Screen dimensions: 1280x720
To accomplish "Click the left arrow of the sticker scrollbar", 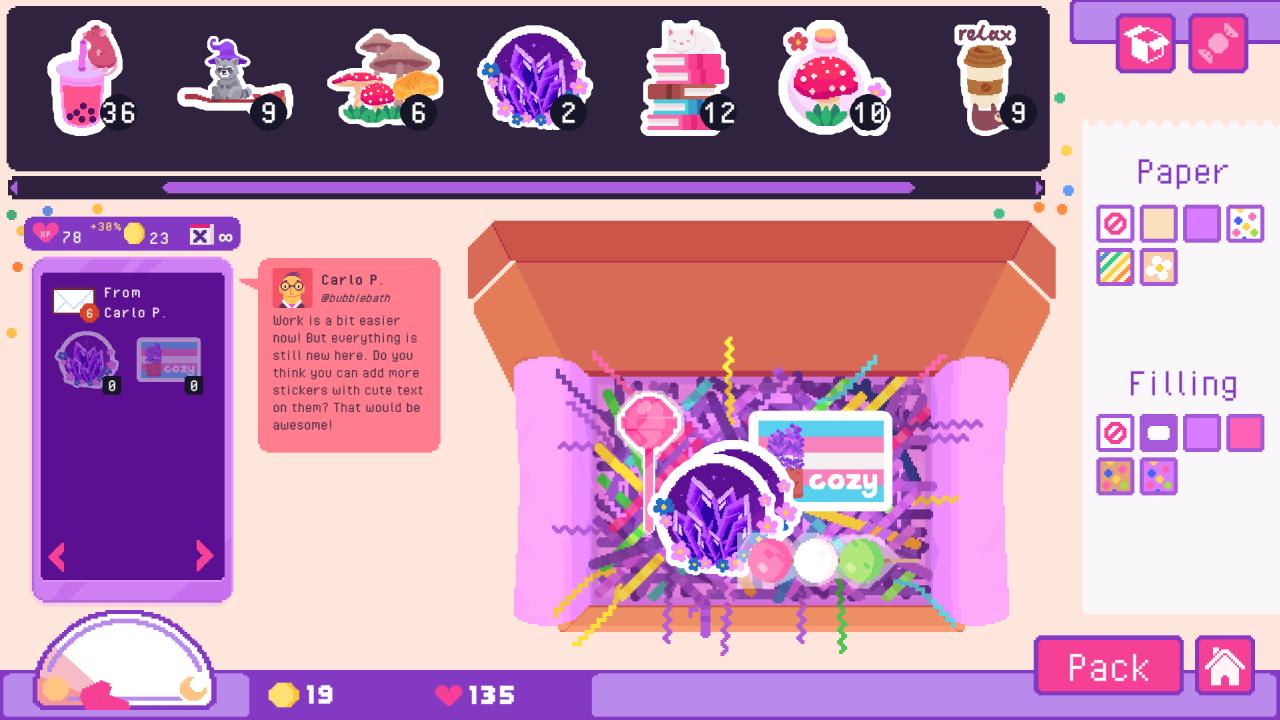I will point(13,186).
